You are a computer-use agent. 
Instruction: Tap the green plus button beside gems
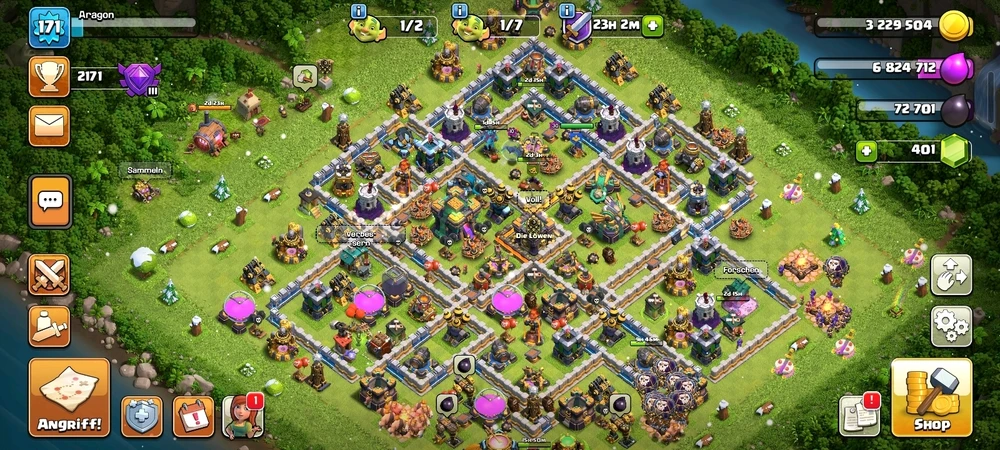(x=867, y=152)
